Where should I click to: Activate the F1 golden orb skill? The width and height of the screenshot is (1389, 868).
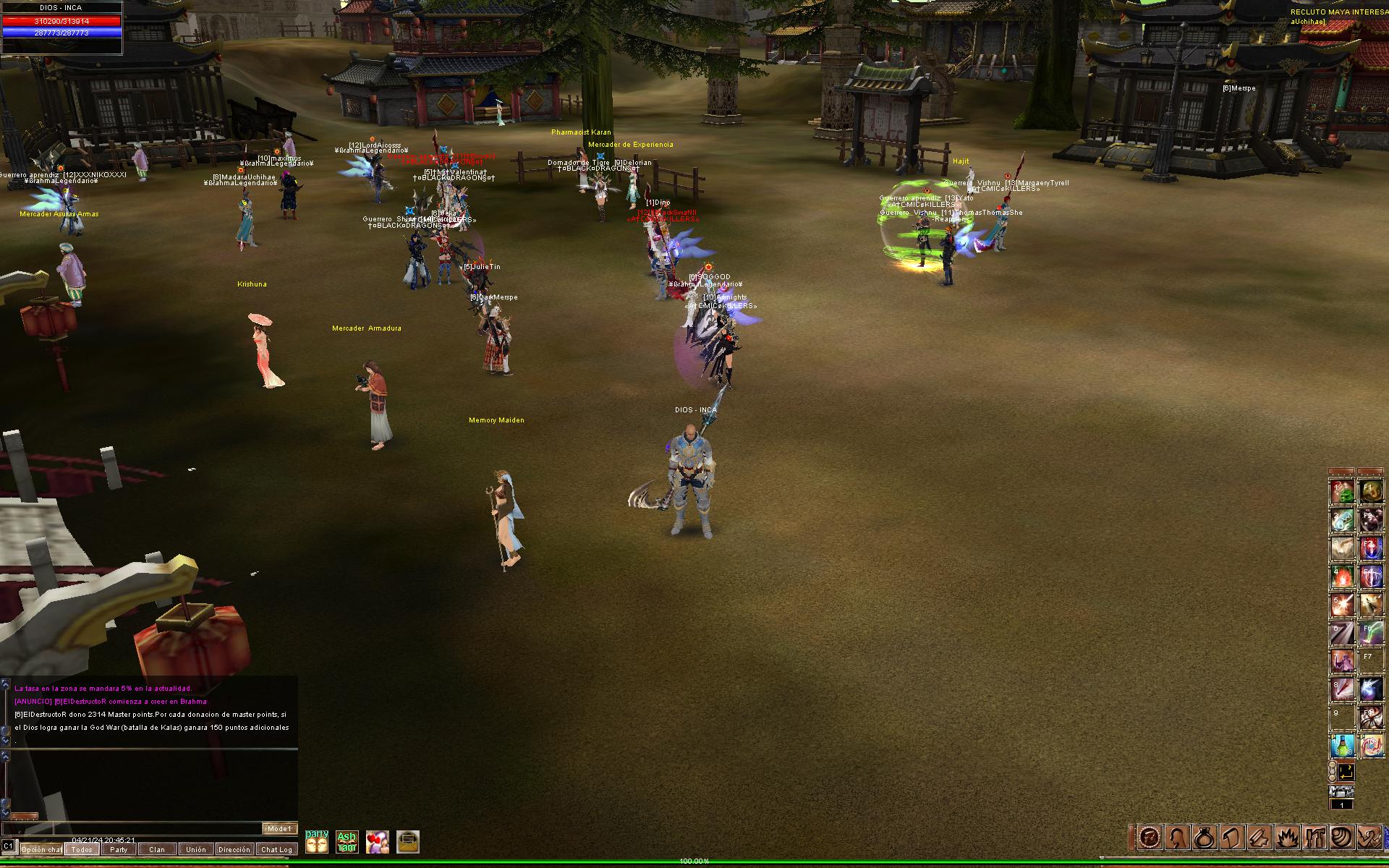tap(1371, 492)
